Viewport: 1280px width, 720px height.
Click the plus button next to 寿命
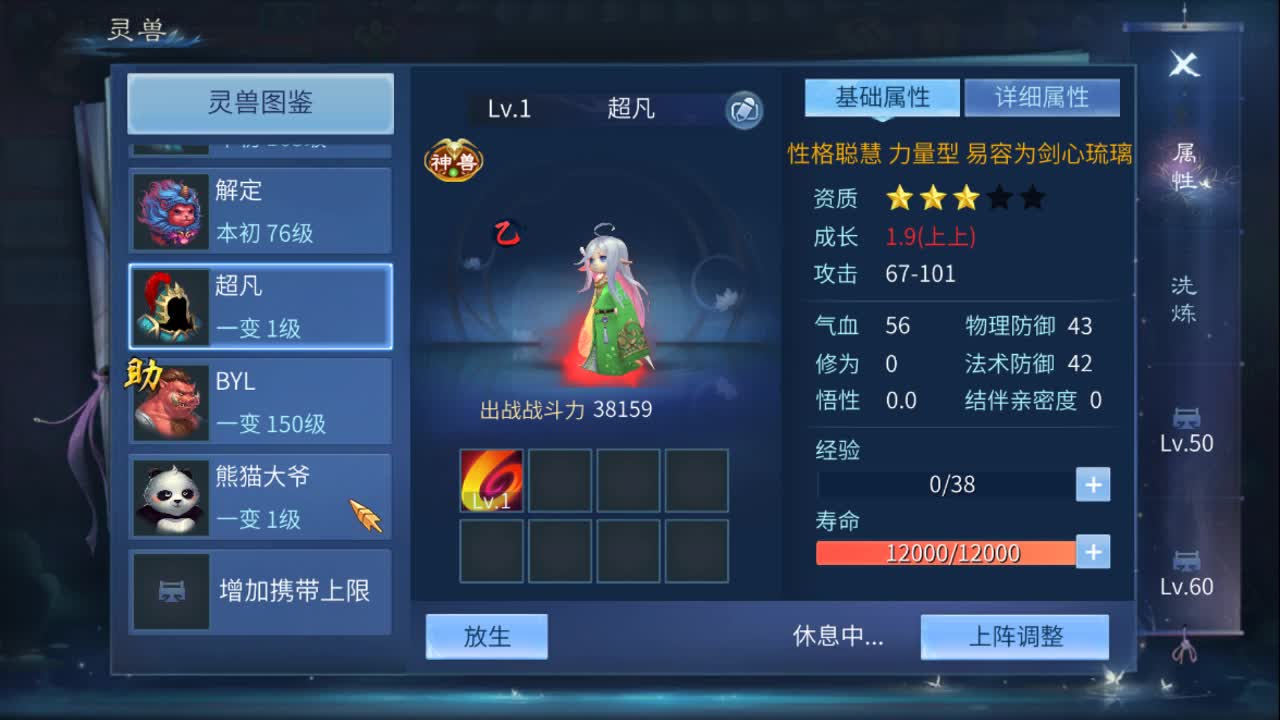click(1091, 551)
